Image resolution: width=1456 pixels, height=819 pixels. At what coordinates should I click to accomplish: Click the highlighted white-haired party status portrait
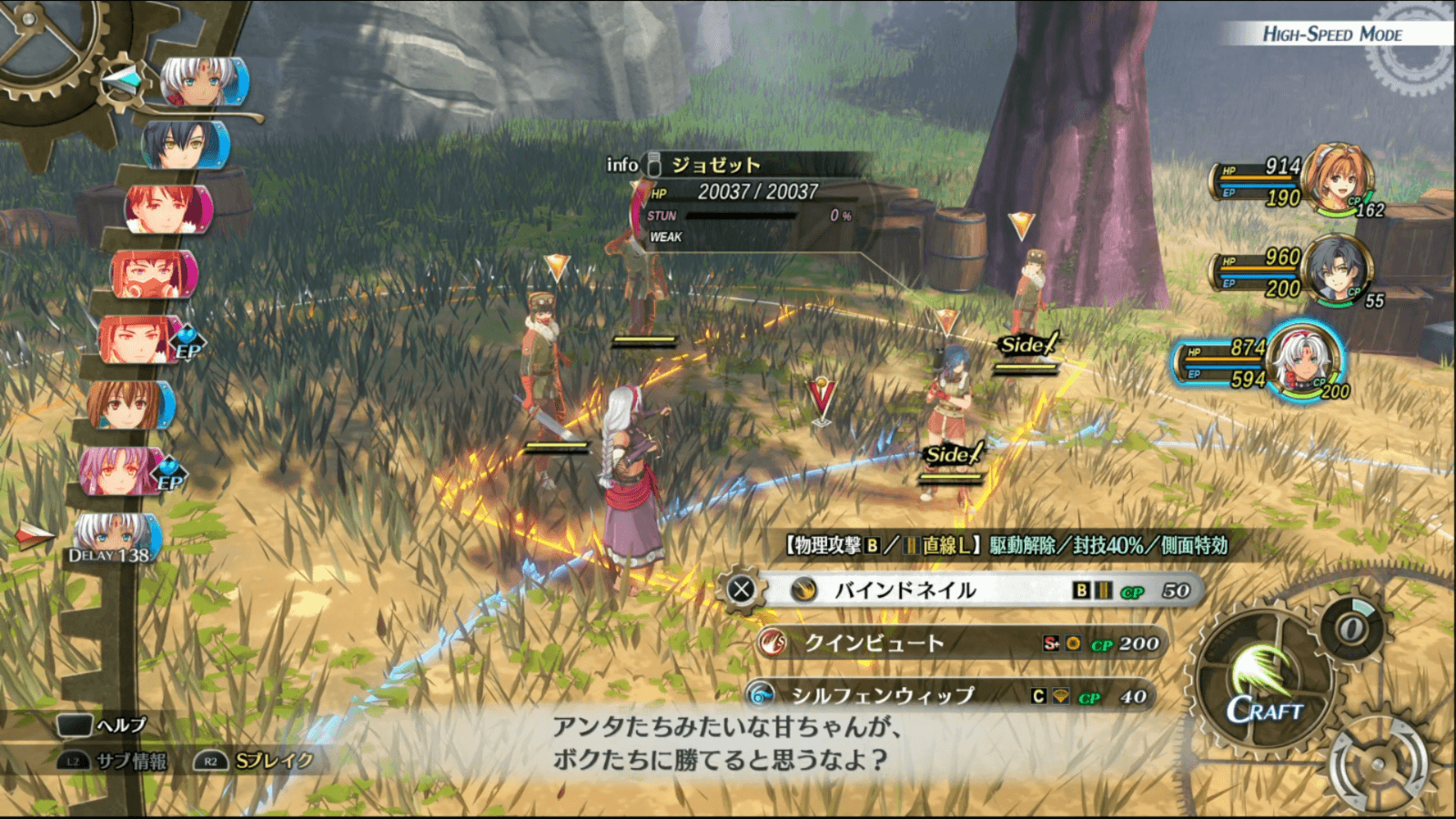(x=1306, y=360)
